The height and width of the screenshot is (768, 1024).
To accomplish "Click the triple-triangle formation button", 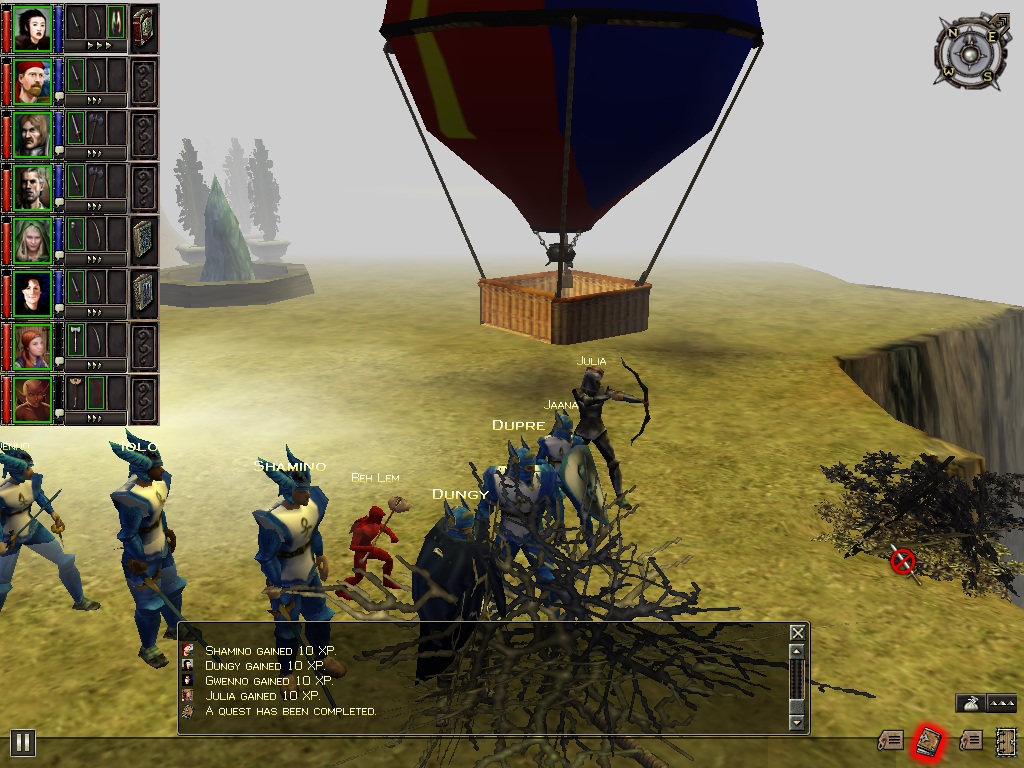I will pos(1002,703).
